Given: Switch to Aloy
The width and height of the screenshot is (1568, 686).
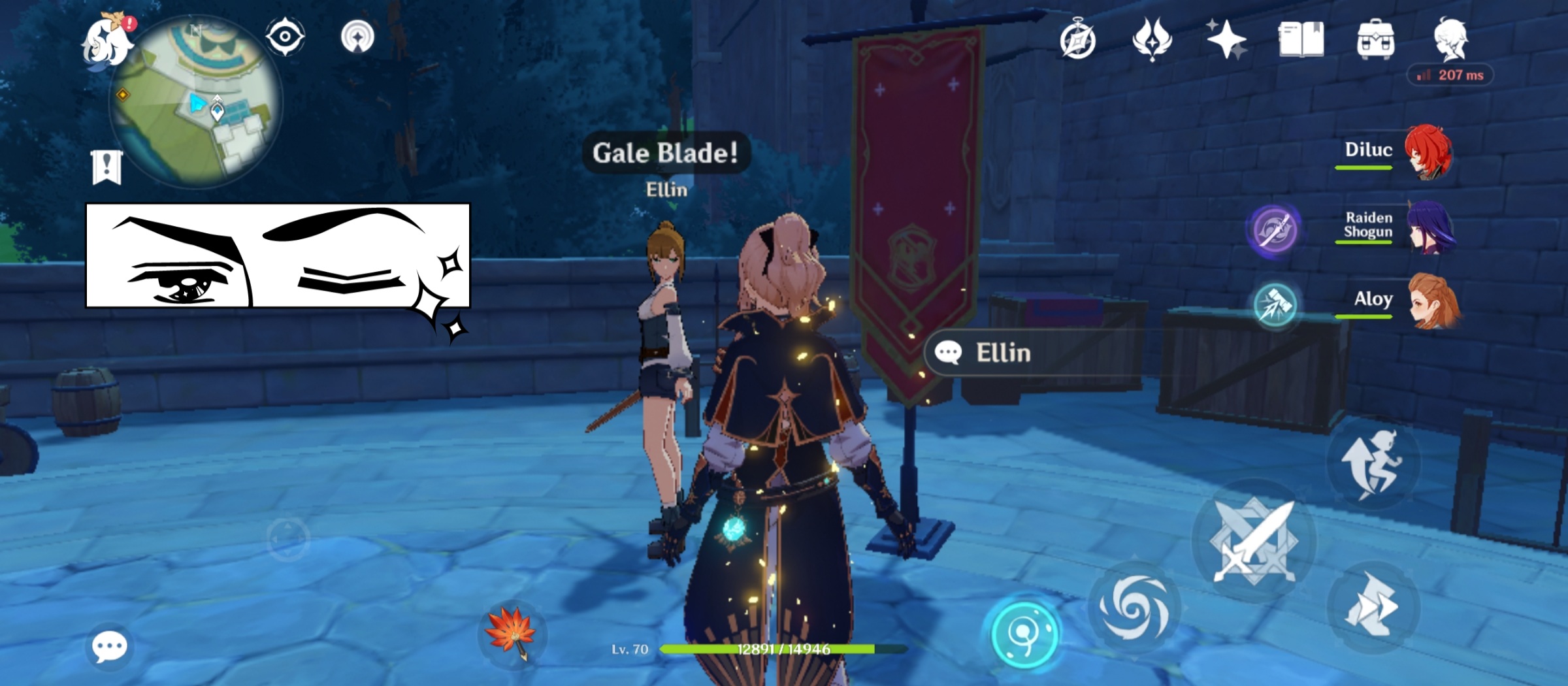Looking at the screenshot, I should coord(1433,301).
